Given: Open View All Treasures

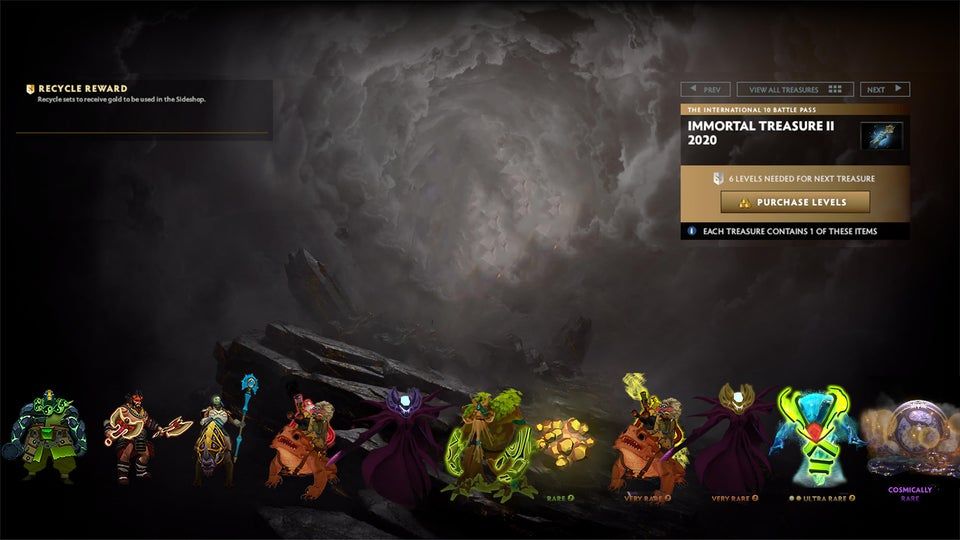Looking at the screenshot, I should tap(795, 89).
